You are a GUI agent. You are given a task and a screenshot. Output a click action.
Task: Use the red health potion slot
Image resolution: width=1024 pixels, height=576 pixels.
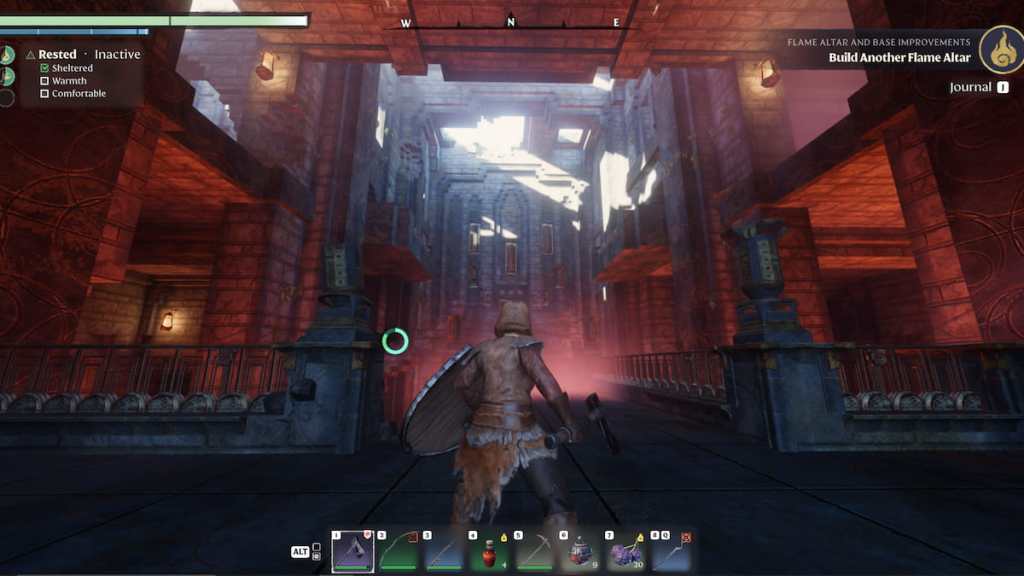click(x=489, y=551)
